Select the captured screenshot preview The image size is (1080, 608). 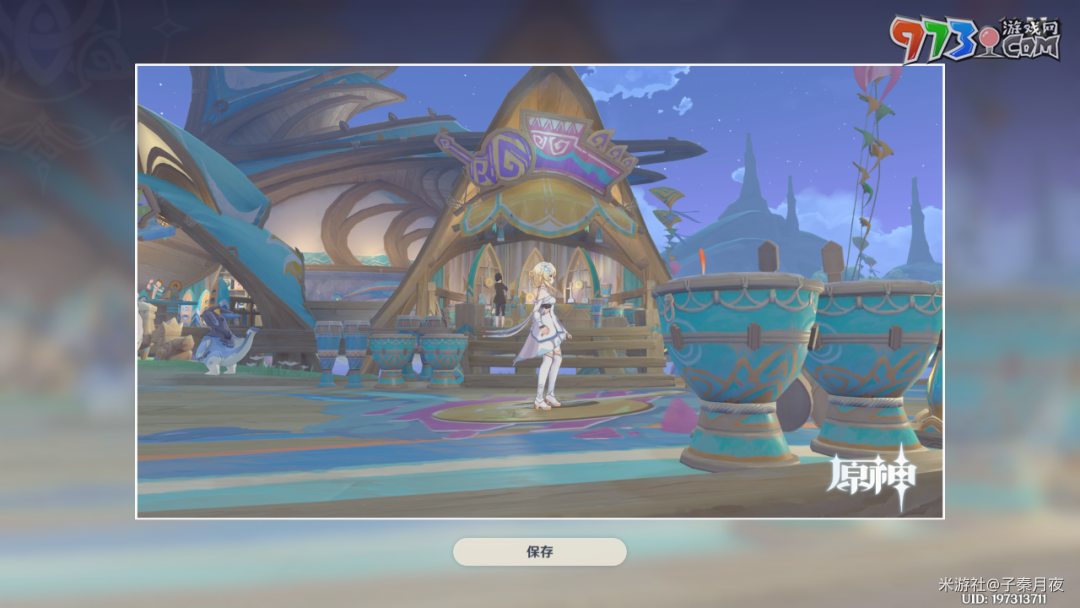click(539, 291)
